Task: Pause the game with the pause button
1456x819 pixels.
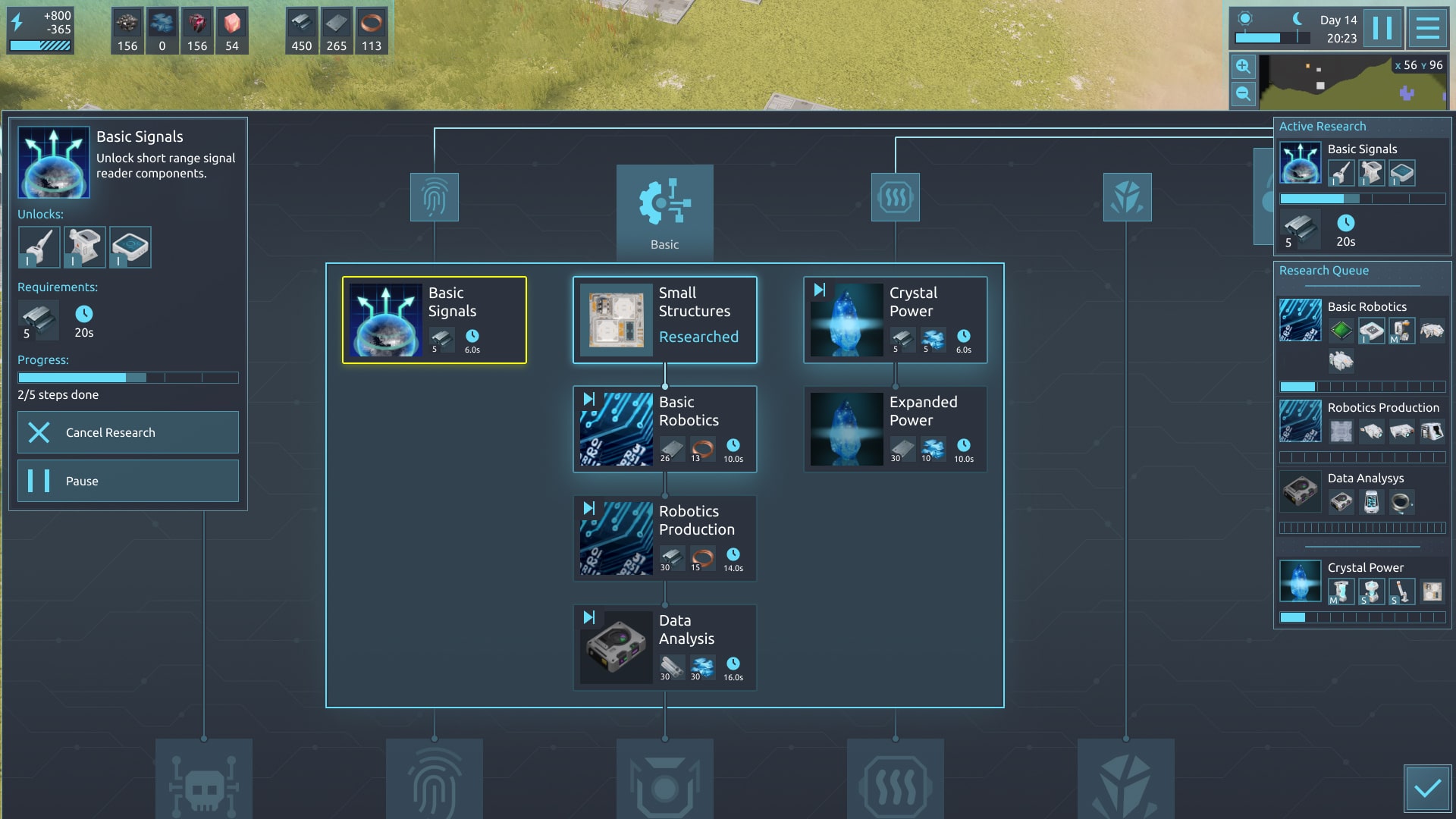Action: [x=1382, y=29]
